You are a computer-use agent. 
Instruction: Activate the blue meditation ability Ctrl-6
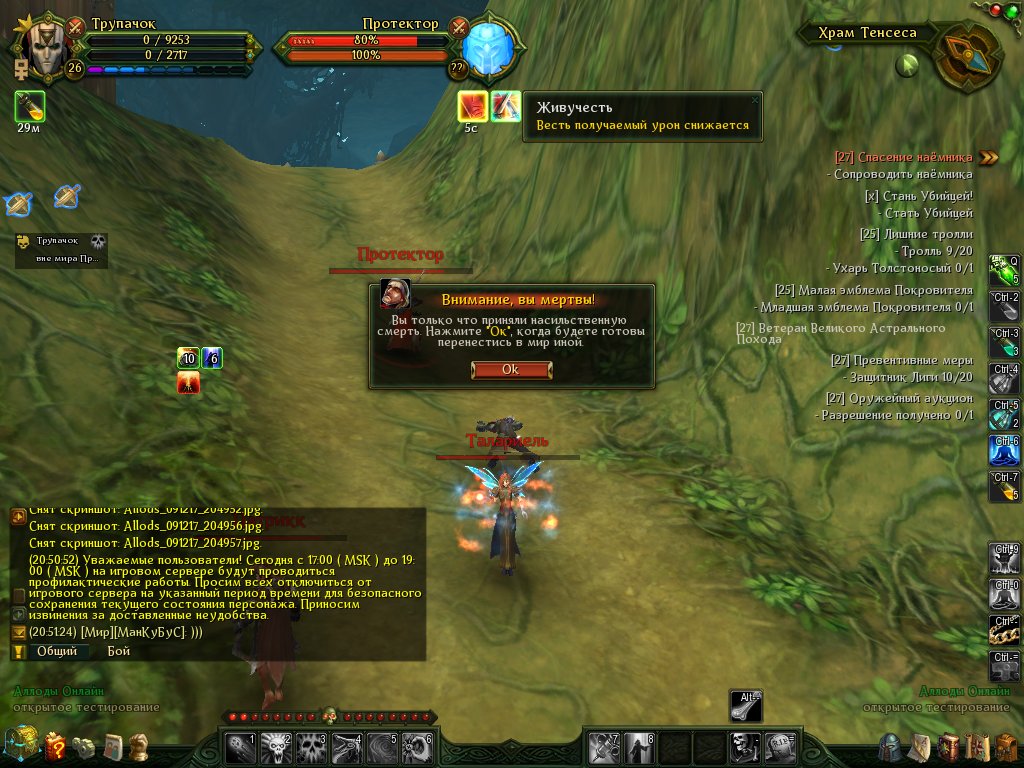tap(1004, 450)
